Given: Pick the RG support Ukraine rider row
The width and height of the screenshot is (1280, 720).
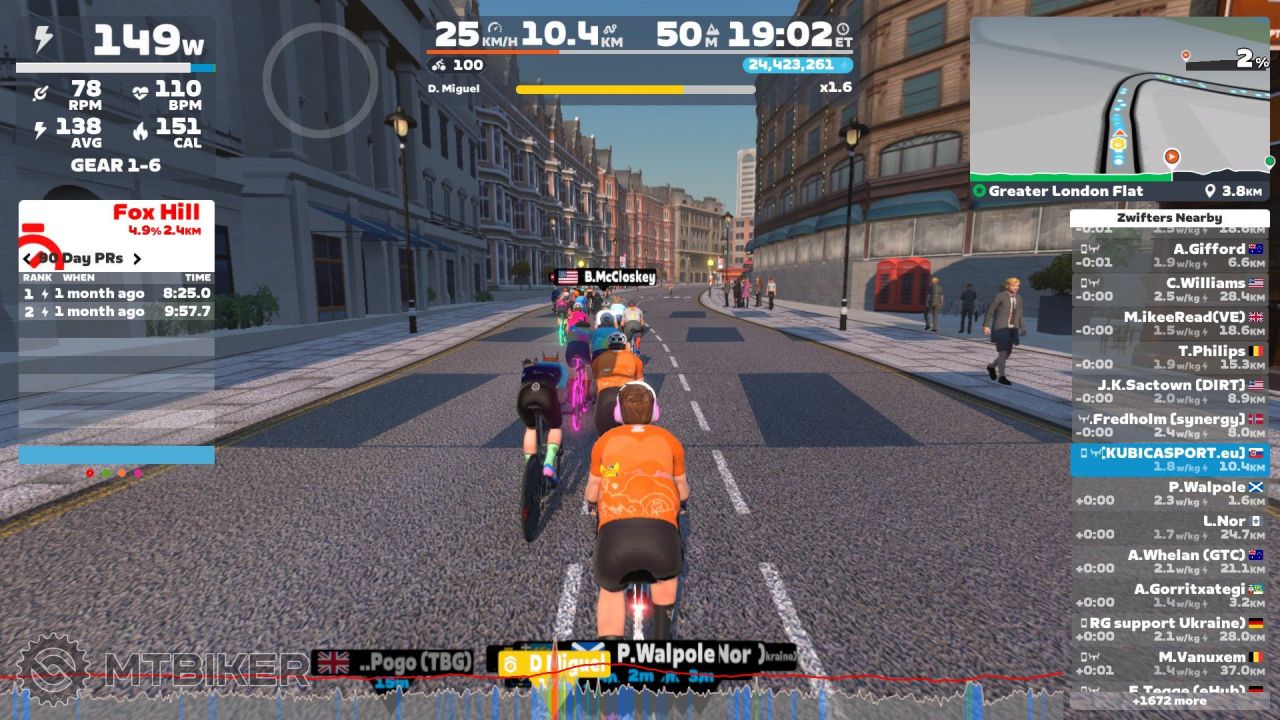Looking at the screenshot, I should pyautogui.click(x=1169, y=630).
